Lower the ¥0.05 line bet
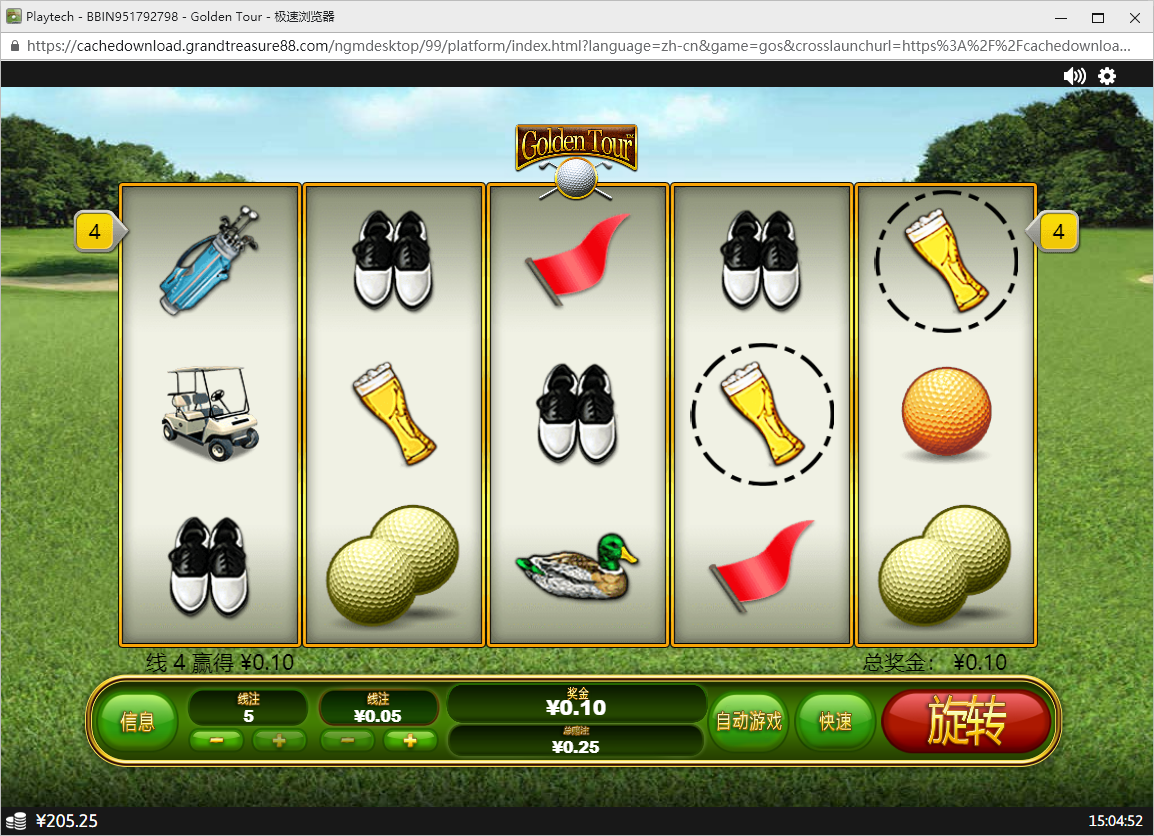Screen dimensions: 1154x836 pyautogui.click(x=347, y=741)
